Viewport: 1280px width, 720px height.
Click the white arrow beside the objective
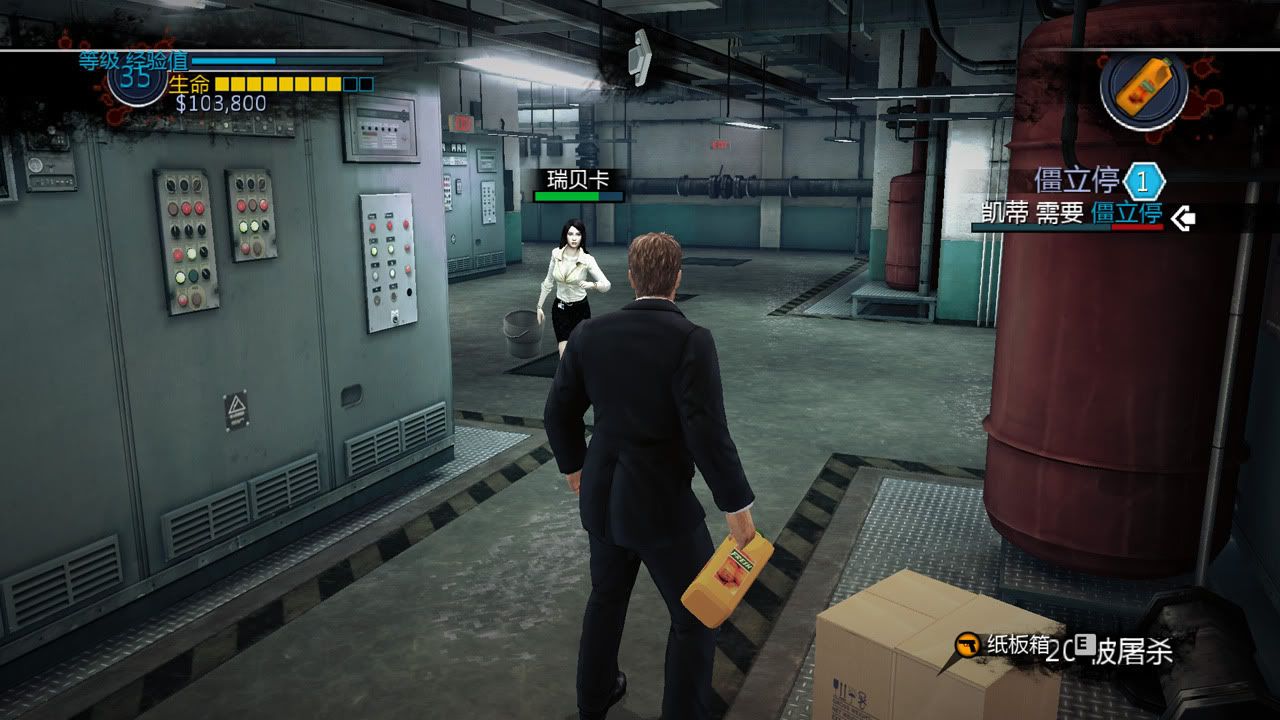point(1184,217)
